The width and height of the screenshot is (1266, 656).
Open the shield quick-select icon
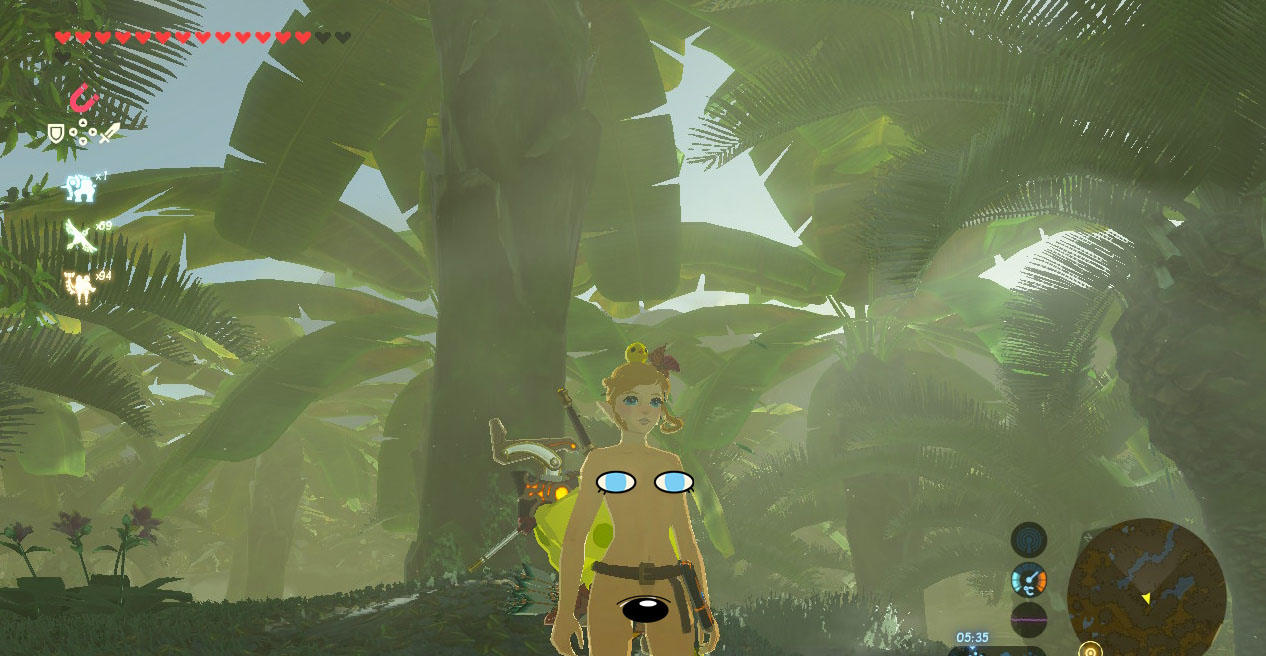(x=56, y=132)
